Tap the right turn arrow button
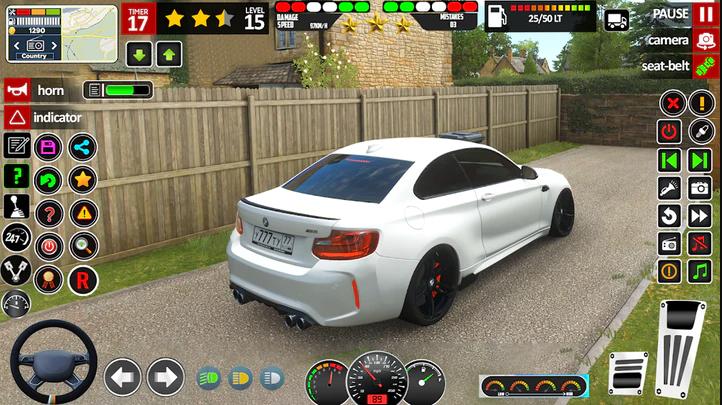 (165, 377)
